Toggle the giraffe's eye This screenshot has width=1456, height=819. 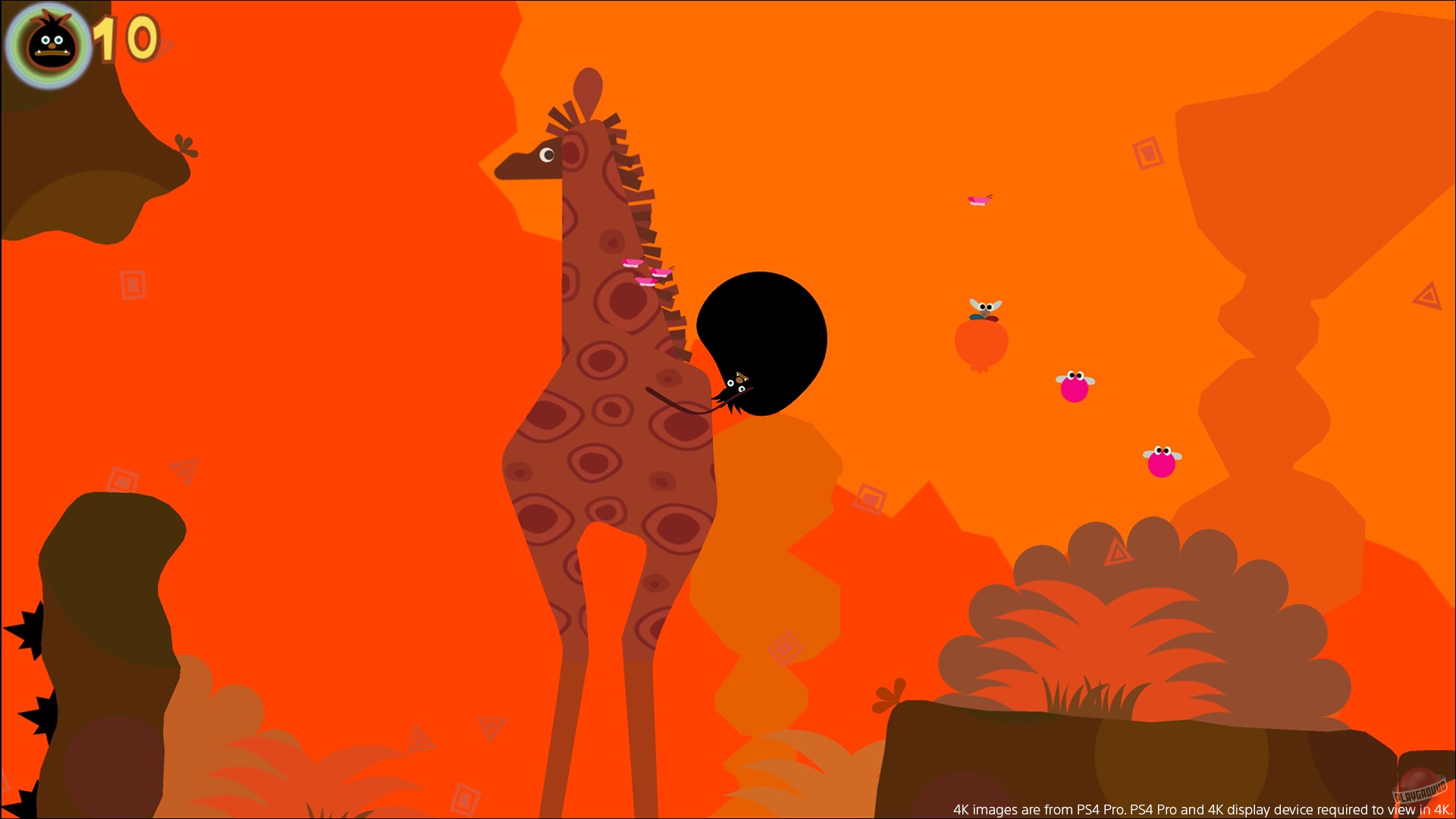547,154
